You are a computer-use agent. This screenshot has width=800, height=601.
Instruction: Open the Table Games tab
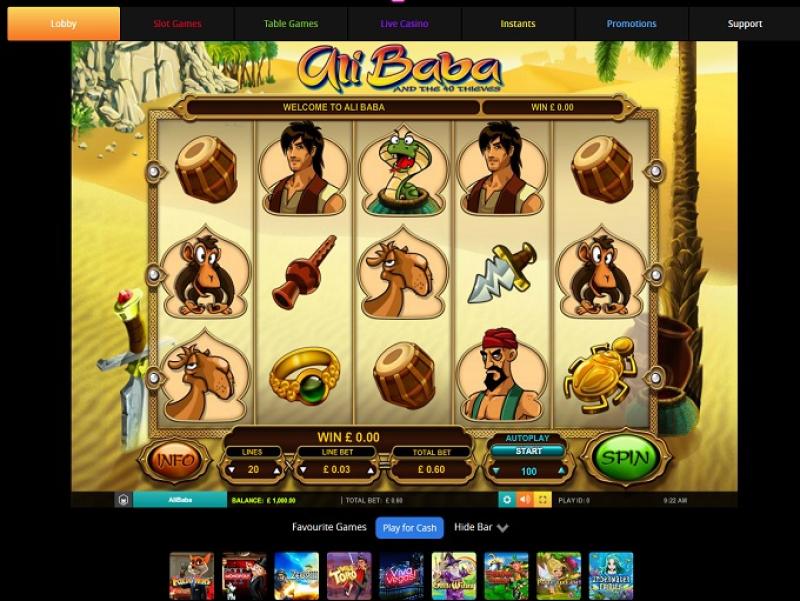[291, 24]
